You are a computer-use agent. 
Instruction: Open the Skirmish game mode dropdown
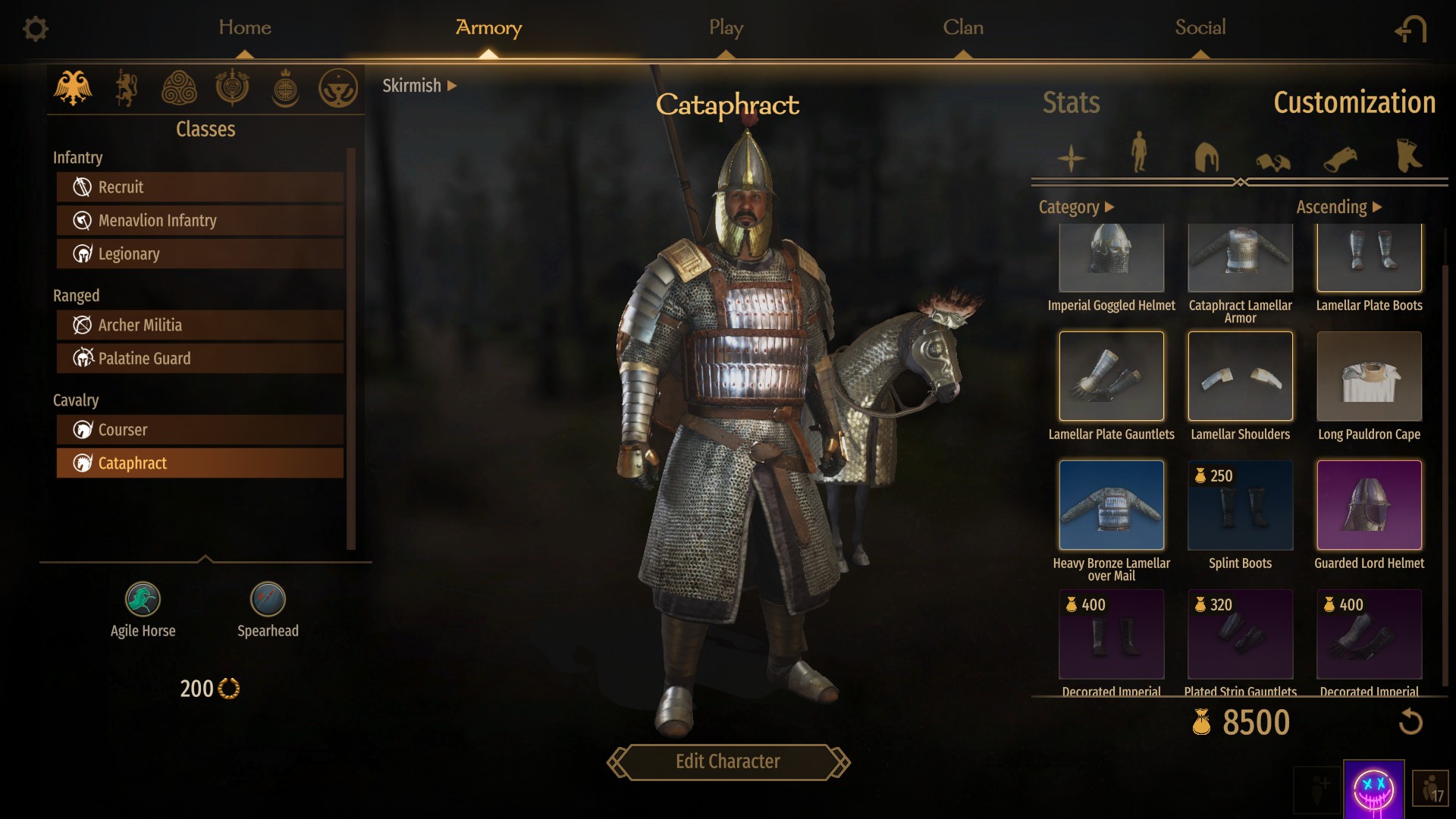(x=419, y=86)
